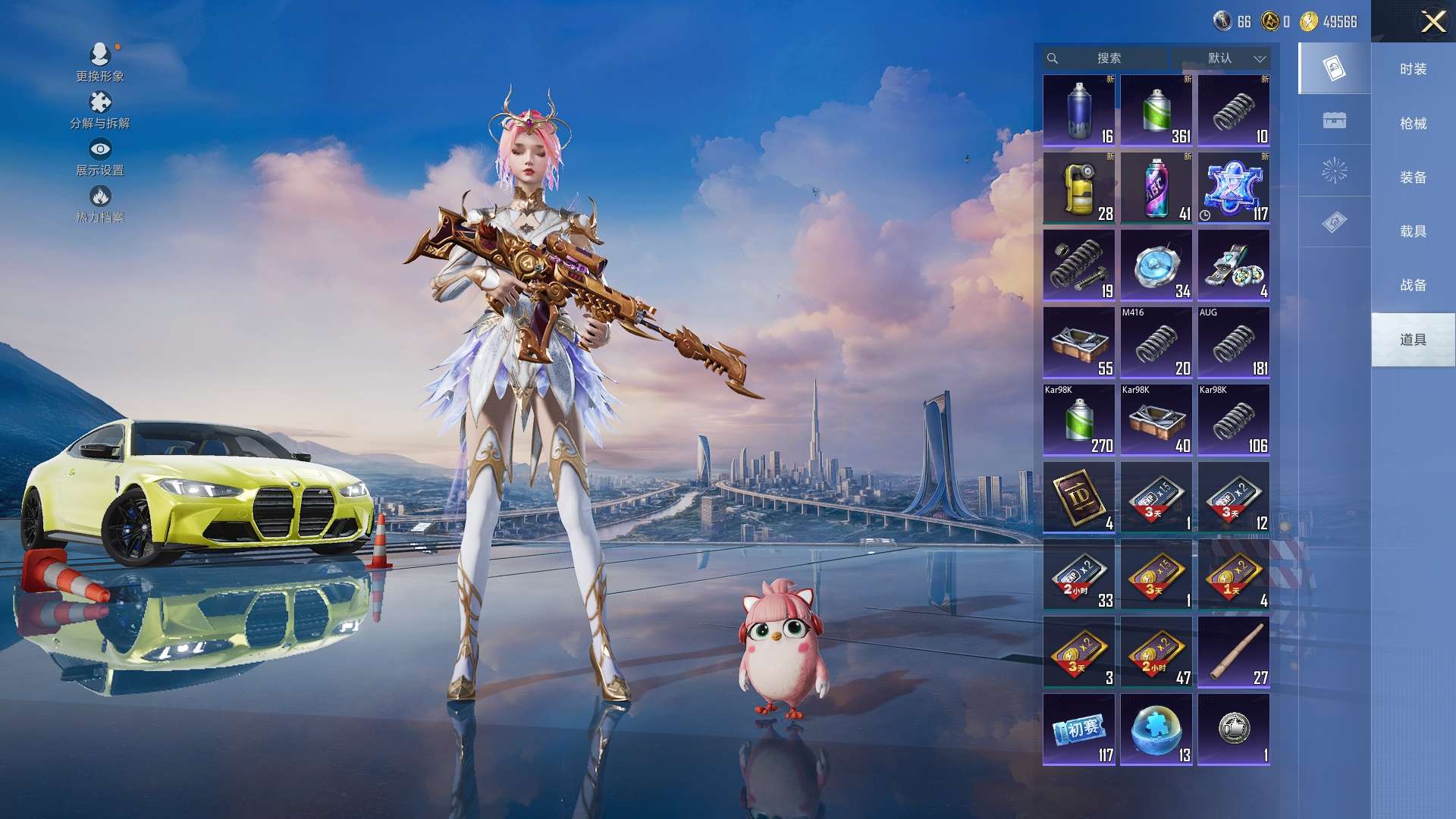The image size is (1456, 819).
Task: Open 热力档案 profile
Action: (100, 205)
